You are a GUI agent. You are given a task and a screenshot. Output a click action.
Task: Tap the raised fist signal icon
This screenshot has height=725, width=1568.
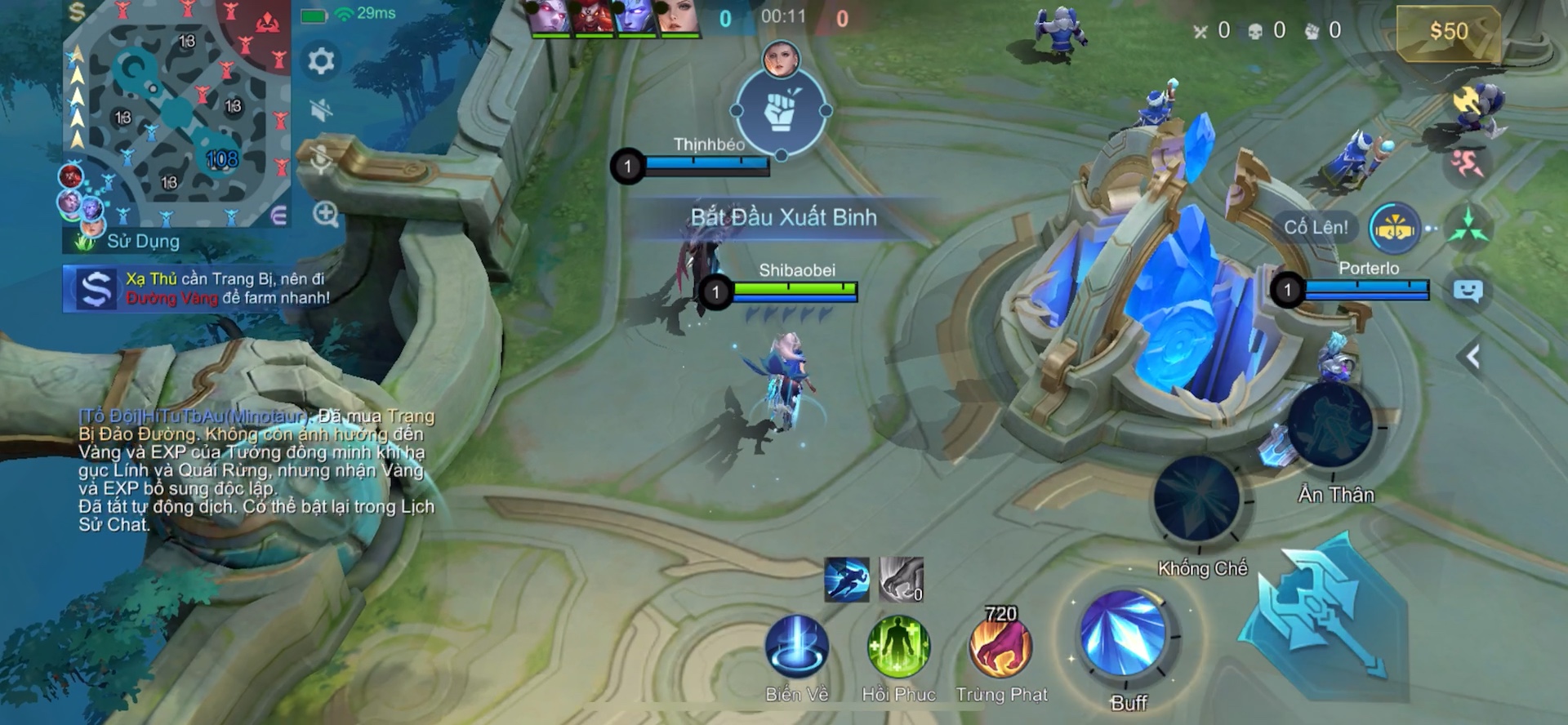(x=781, y=111)
